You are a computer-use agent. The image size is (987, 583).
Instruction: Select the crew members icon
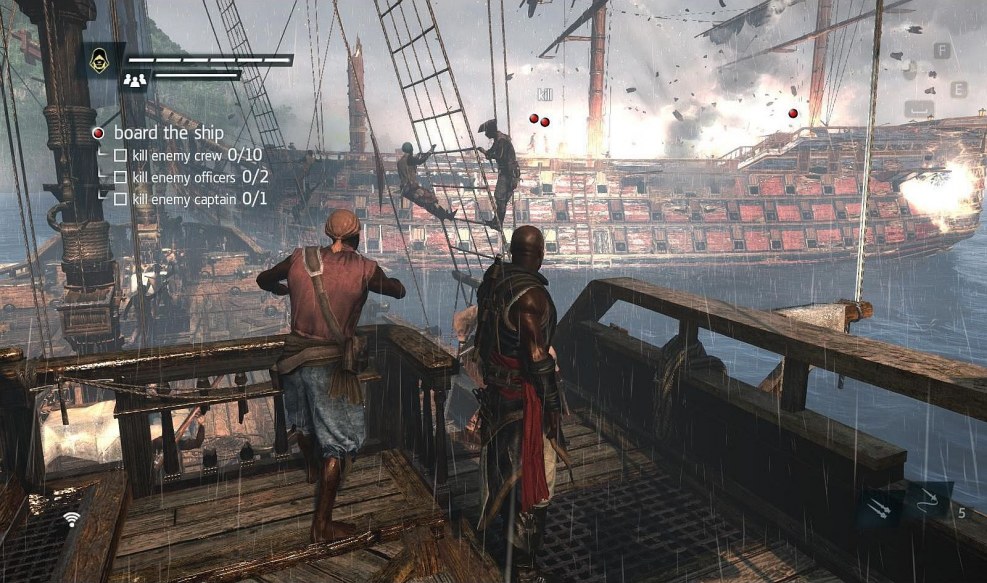tap(133, 81)
